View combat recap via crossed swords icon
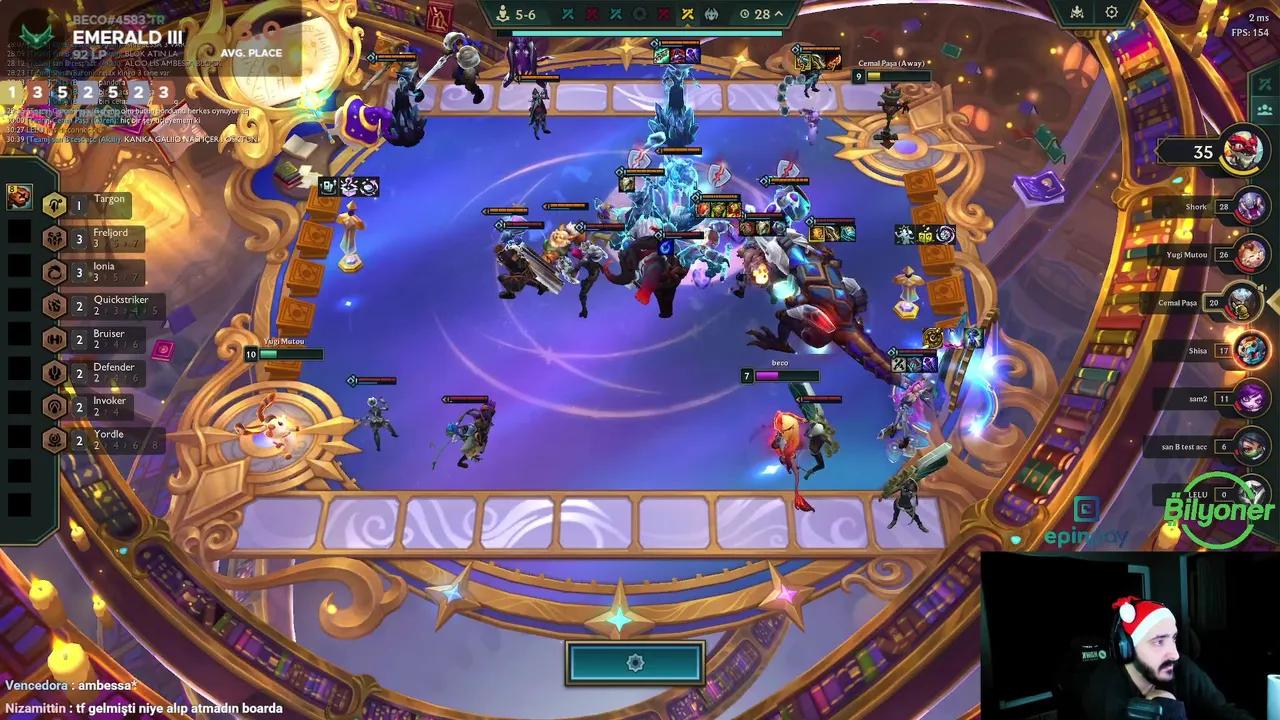This screenshot has height=720, width=1280. click(1263, 83)
